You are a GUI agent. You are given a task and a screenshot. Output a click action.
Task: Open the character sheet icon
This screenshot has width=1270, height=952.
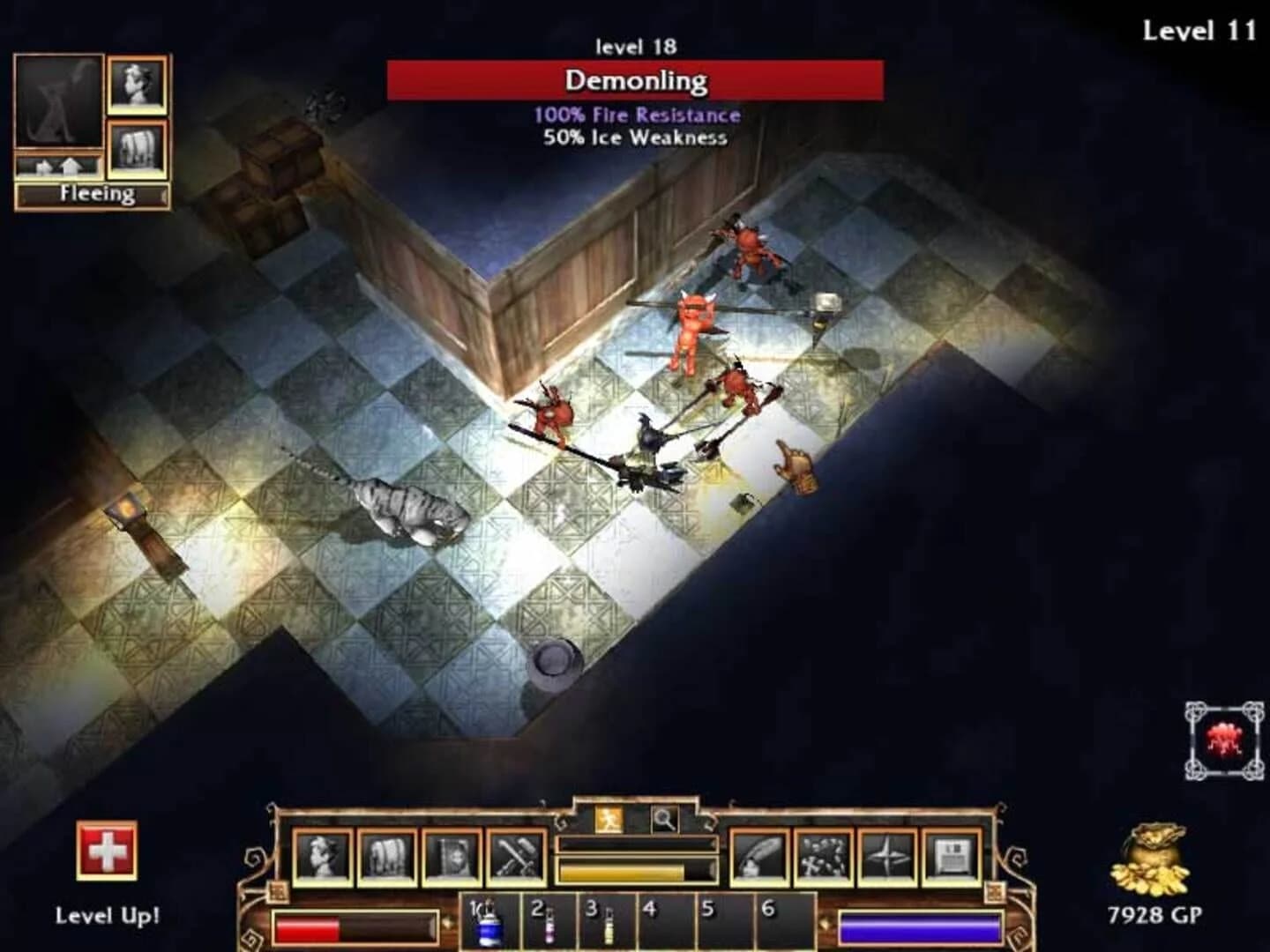(x=323, y=862)
